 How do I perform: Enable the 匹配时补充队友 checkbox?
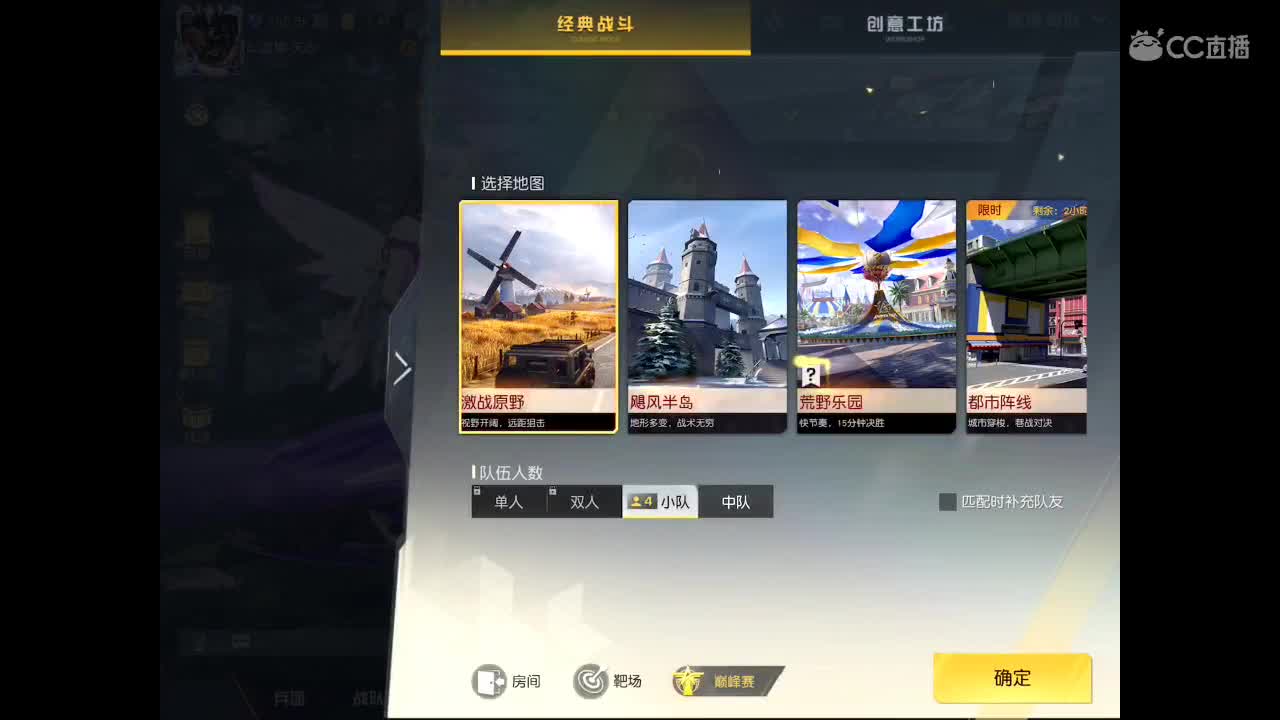tap(947, 502)
